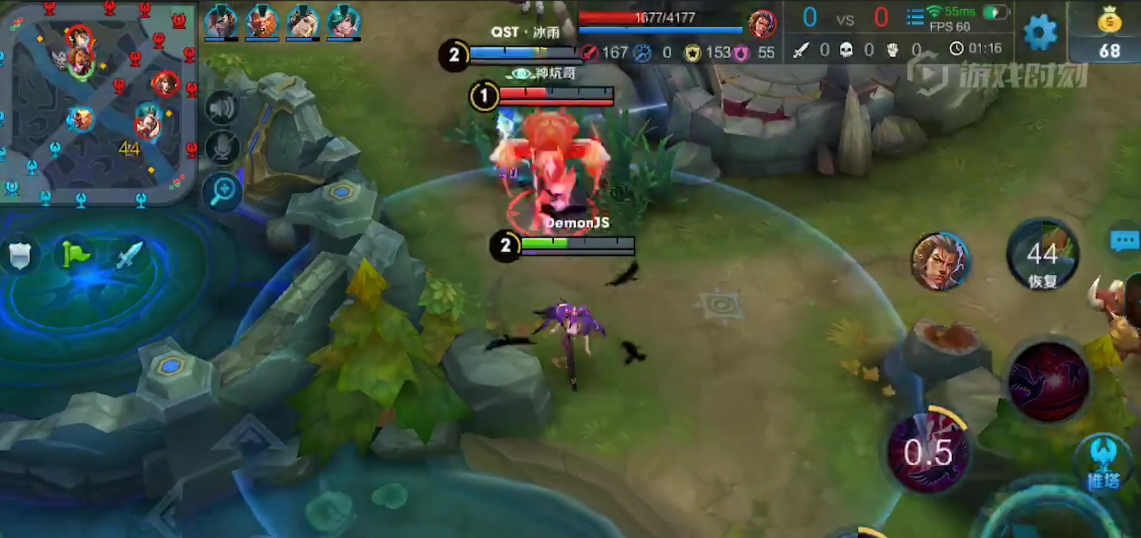
Task: Toggle the microphone icon
Action: coord(221,148)
